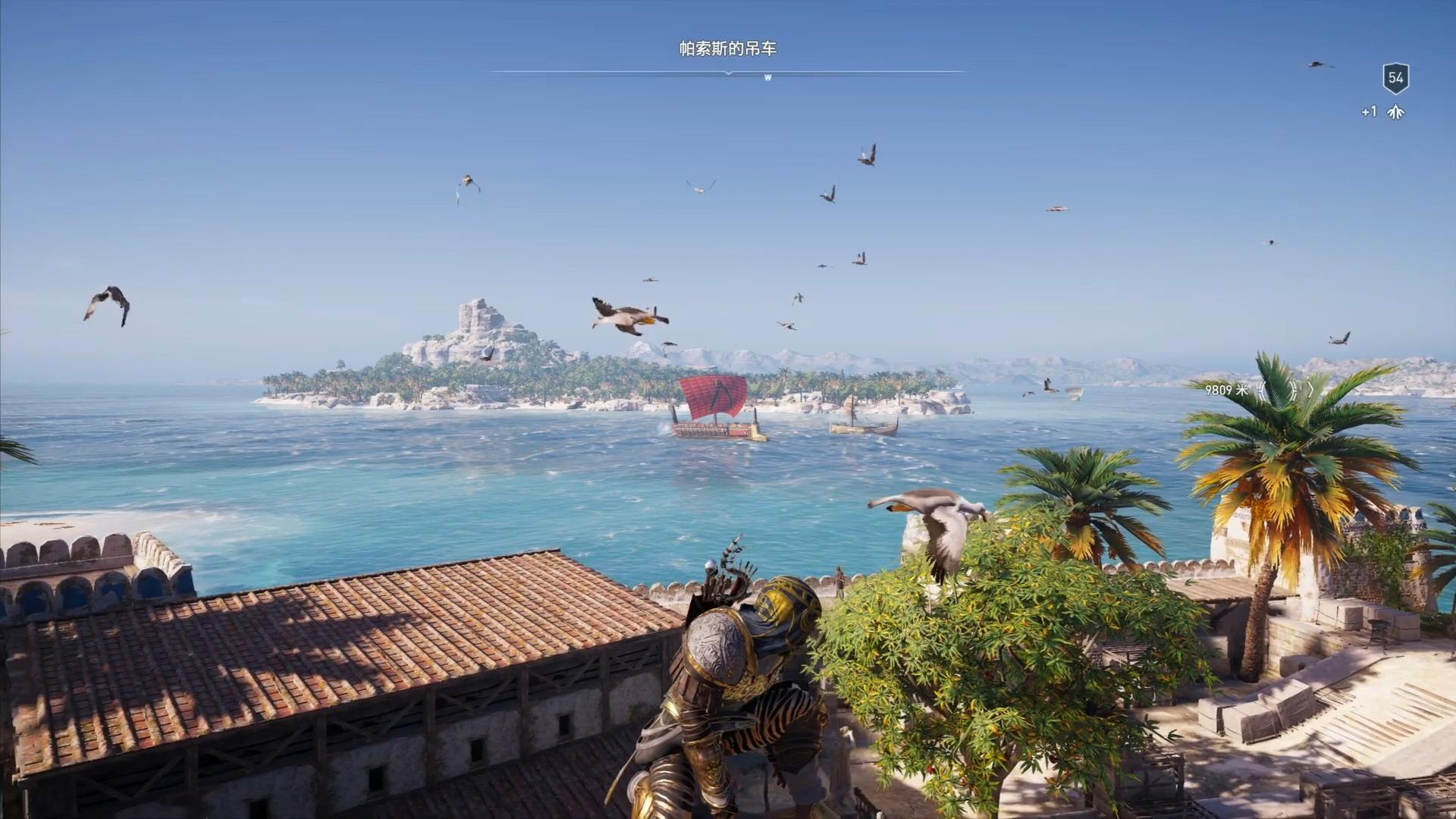
Task: Select the objective marker showing 9809 米
Action: (x=1285, y=391)
